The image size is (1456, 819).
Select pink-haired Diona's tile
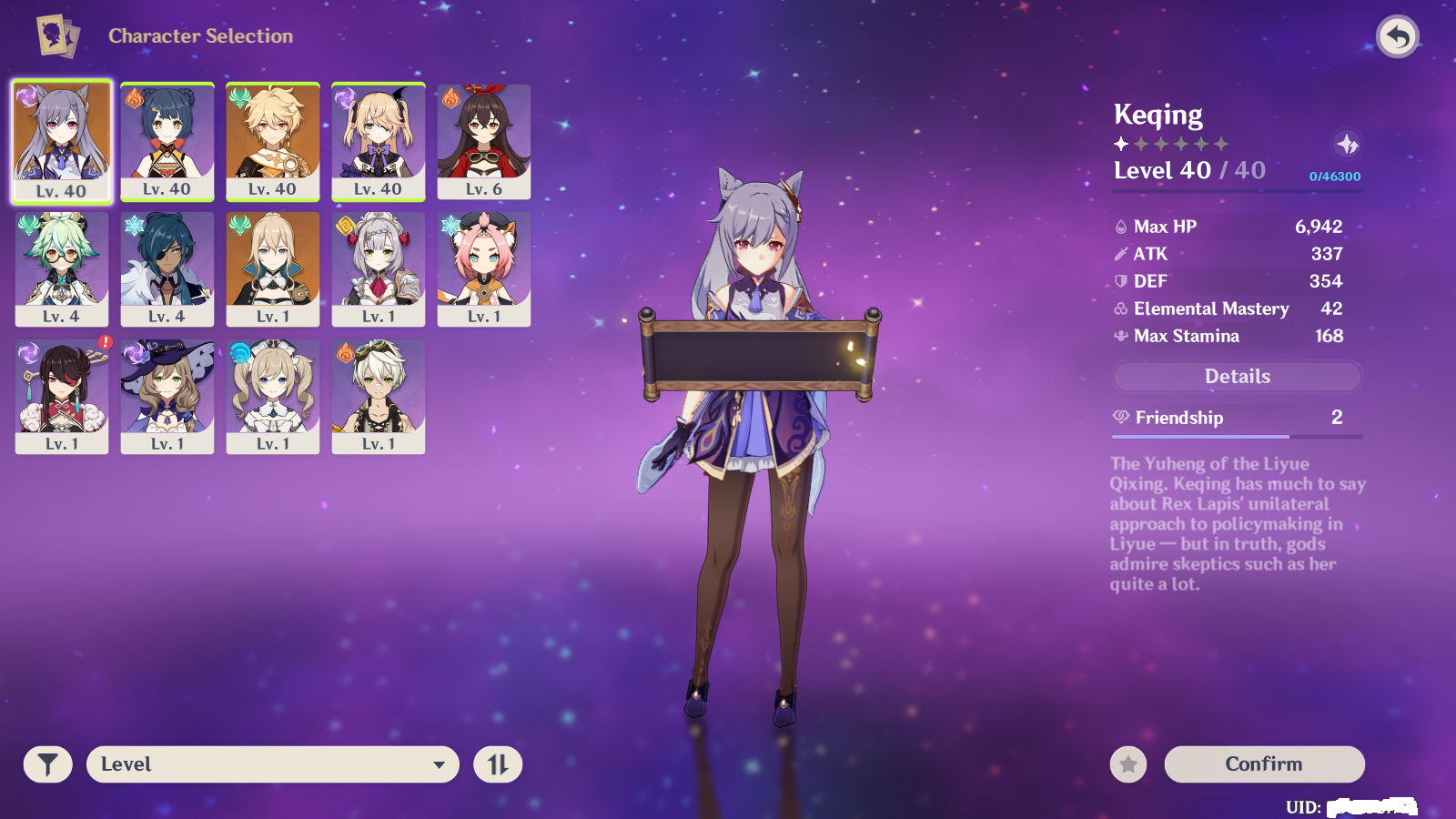pos(484,268)
